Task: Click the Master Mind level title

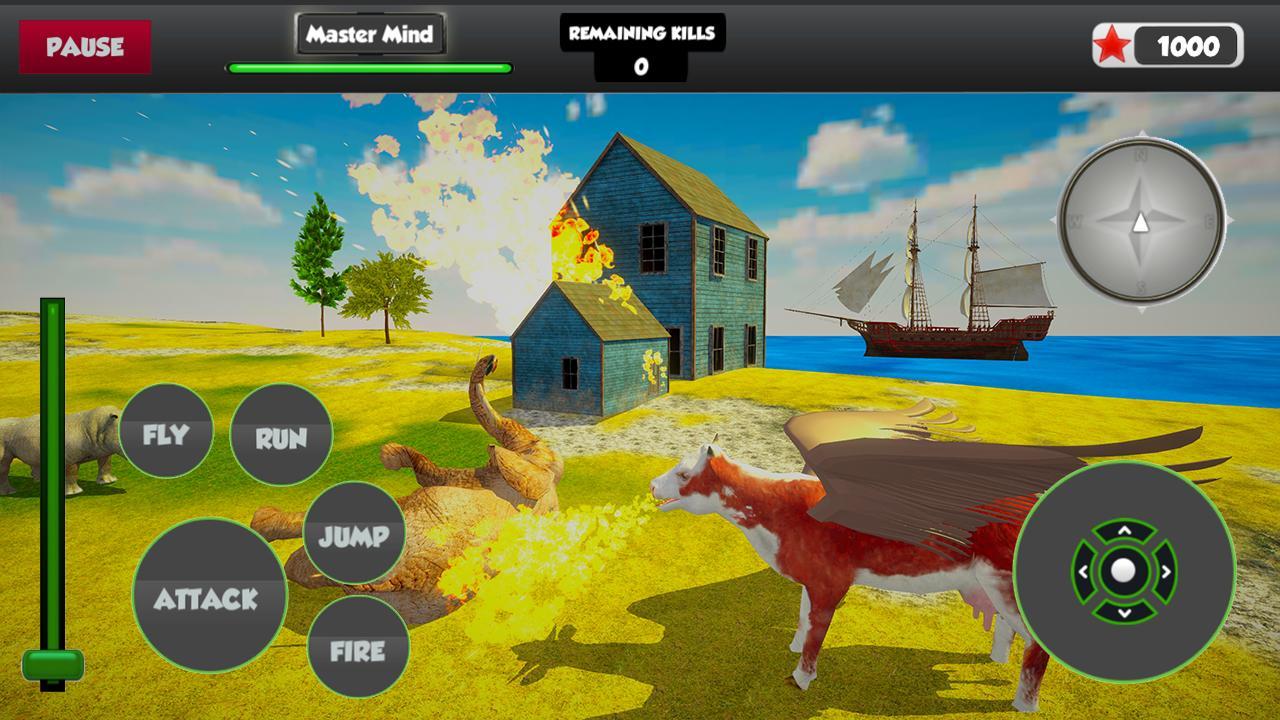Action: click(370, 33)
